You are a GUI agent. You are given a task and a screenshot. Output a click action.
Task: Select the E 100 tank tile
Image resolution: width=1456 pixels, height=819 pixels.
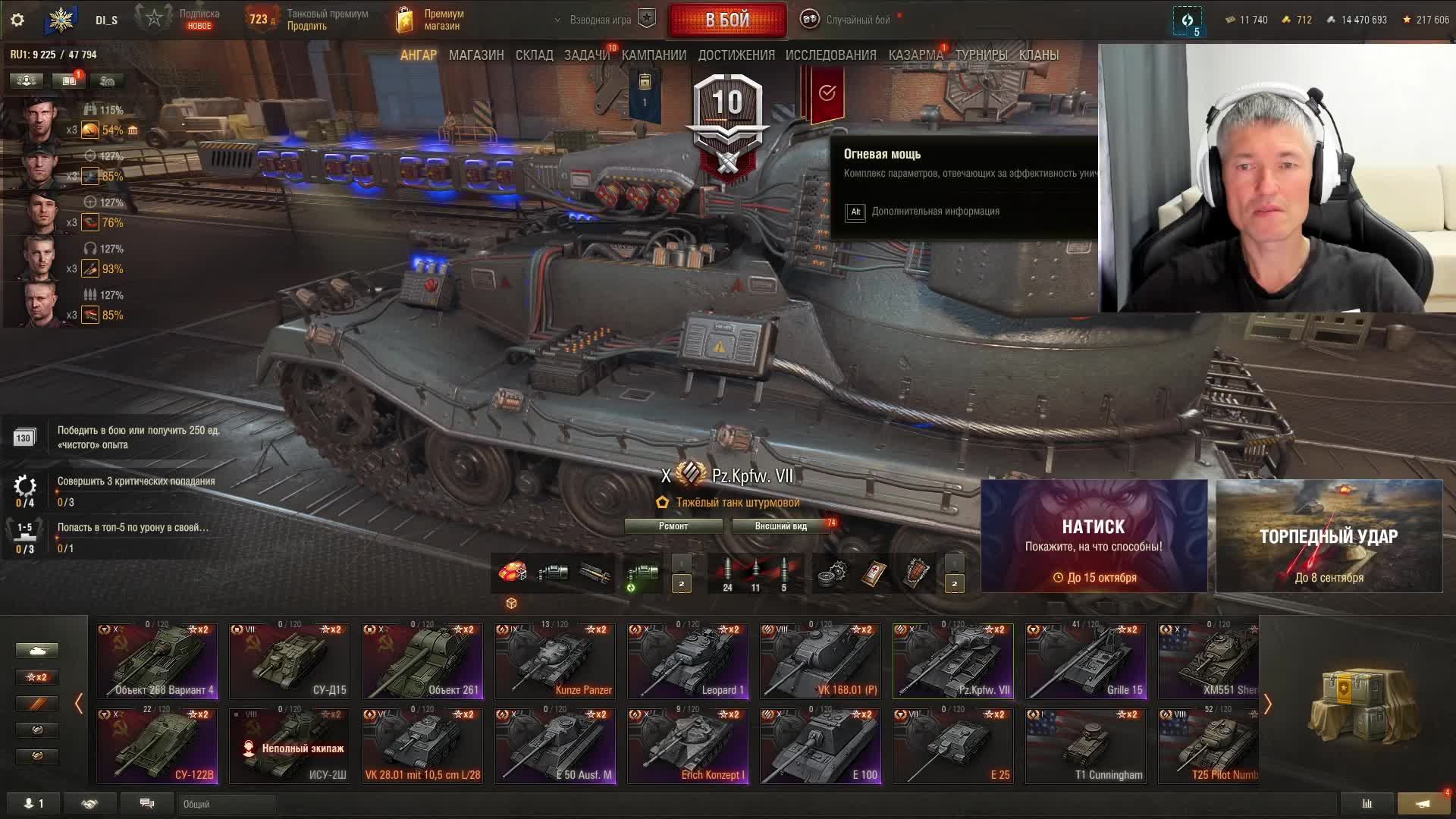tap(821, 745)
